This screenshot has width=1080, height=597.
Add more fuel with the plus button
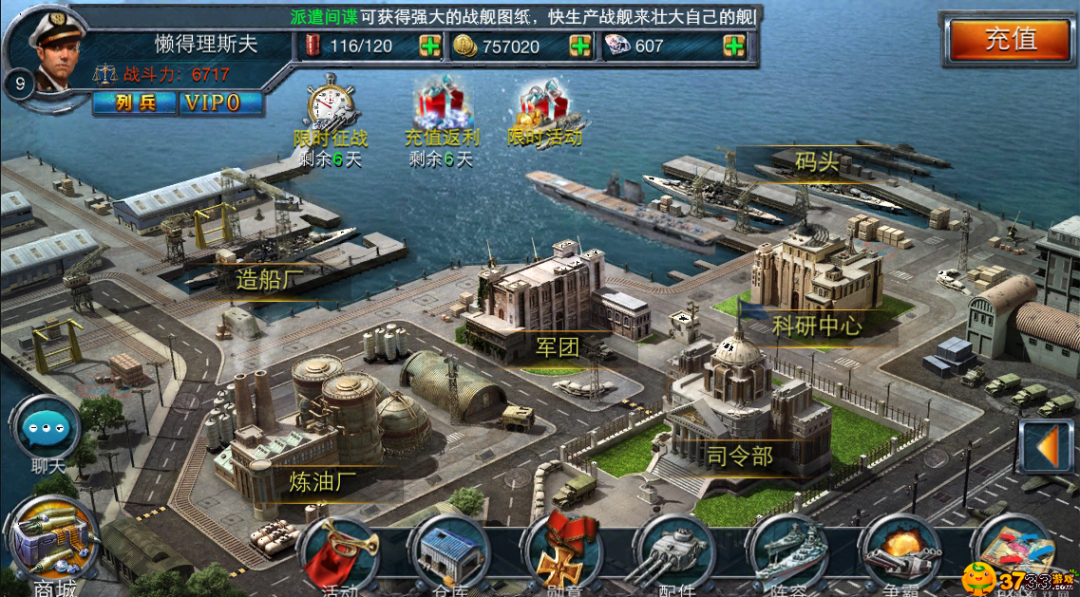pos(430,46)
